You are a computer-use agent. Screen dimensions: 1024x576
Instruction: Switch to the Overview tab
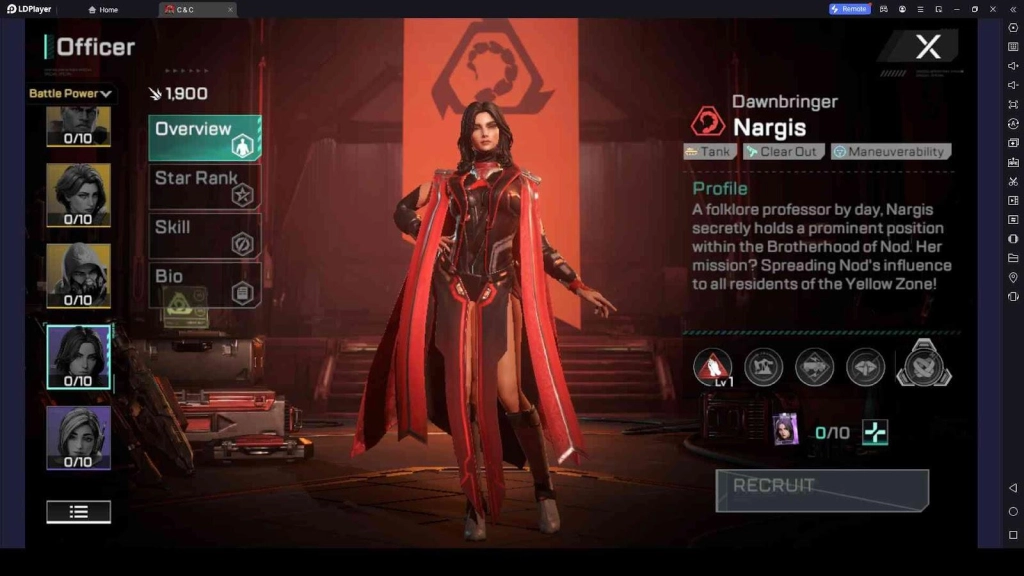pos(204,137)
